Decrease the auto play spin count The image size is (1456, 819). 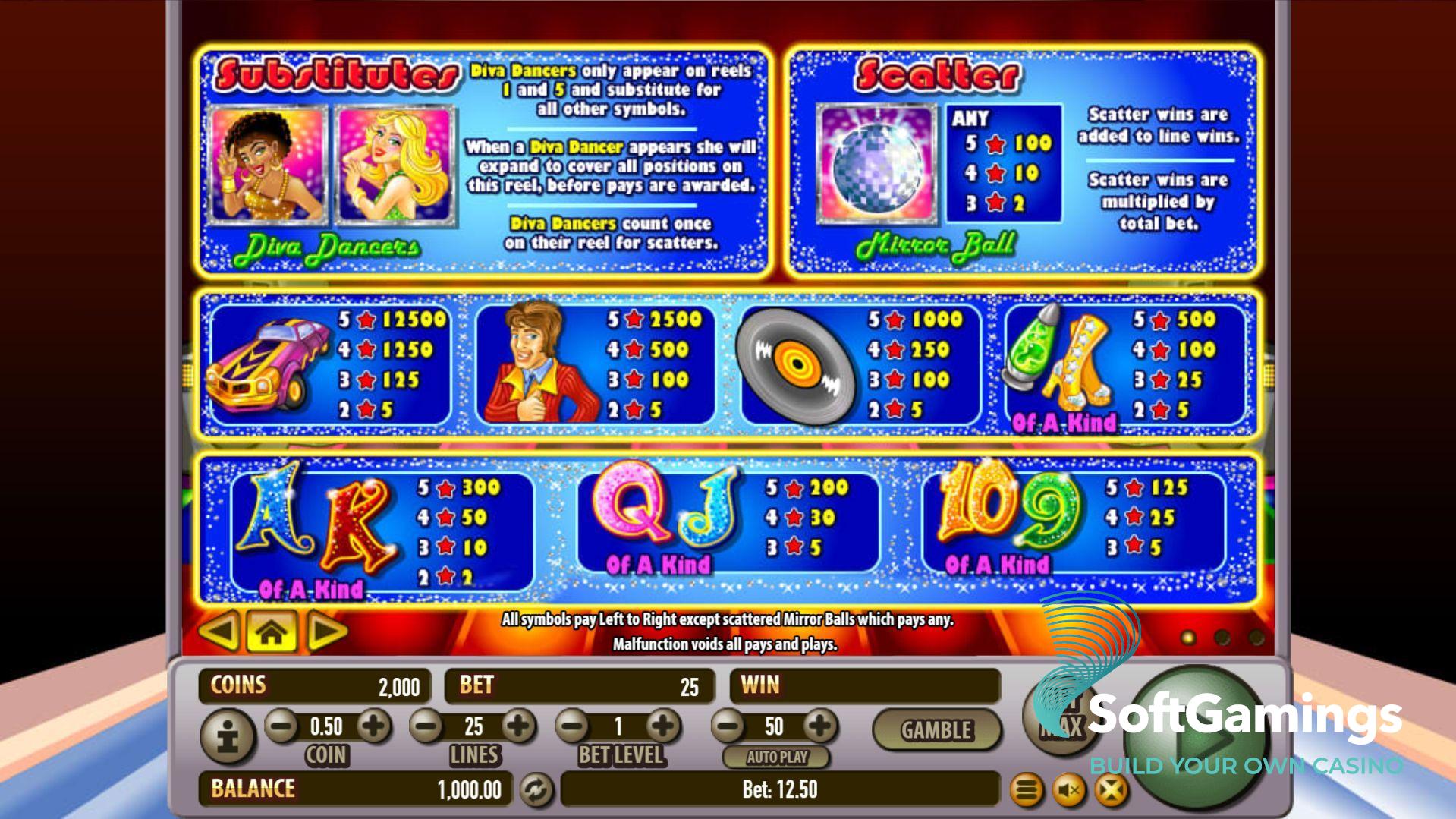(728, 726)
